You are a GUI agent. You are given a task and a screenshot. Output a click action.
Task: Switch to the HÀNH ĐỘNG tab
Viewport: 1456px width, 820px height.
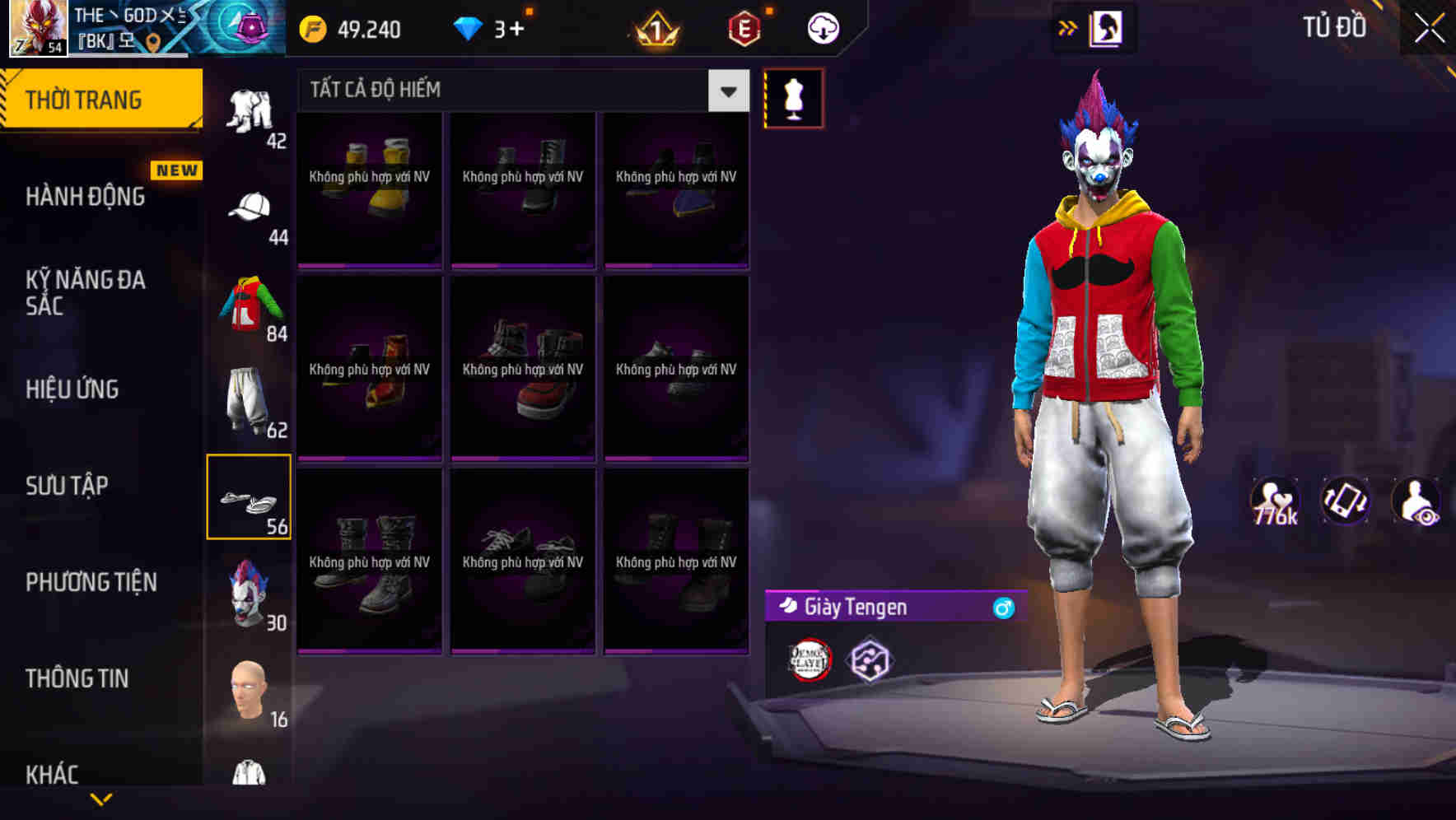click(86, 196)
